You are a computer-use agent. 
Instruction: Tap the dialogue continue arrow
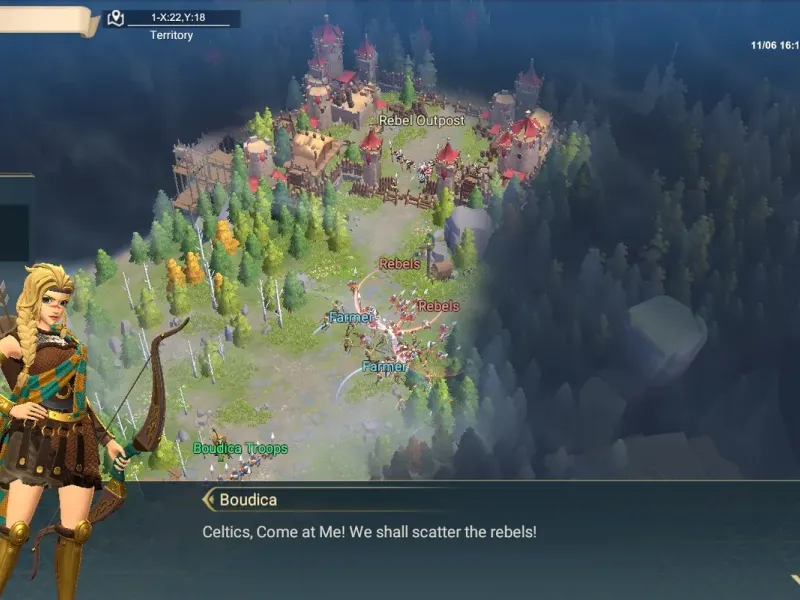click(x=794, y=579)
